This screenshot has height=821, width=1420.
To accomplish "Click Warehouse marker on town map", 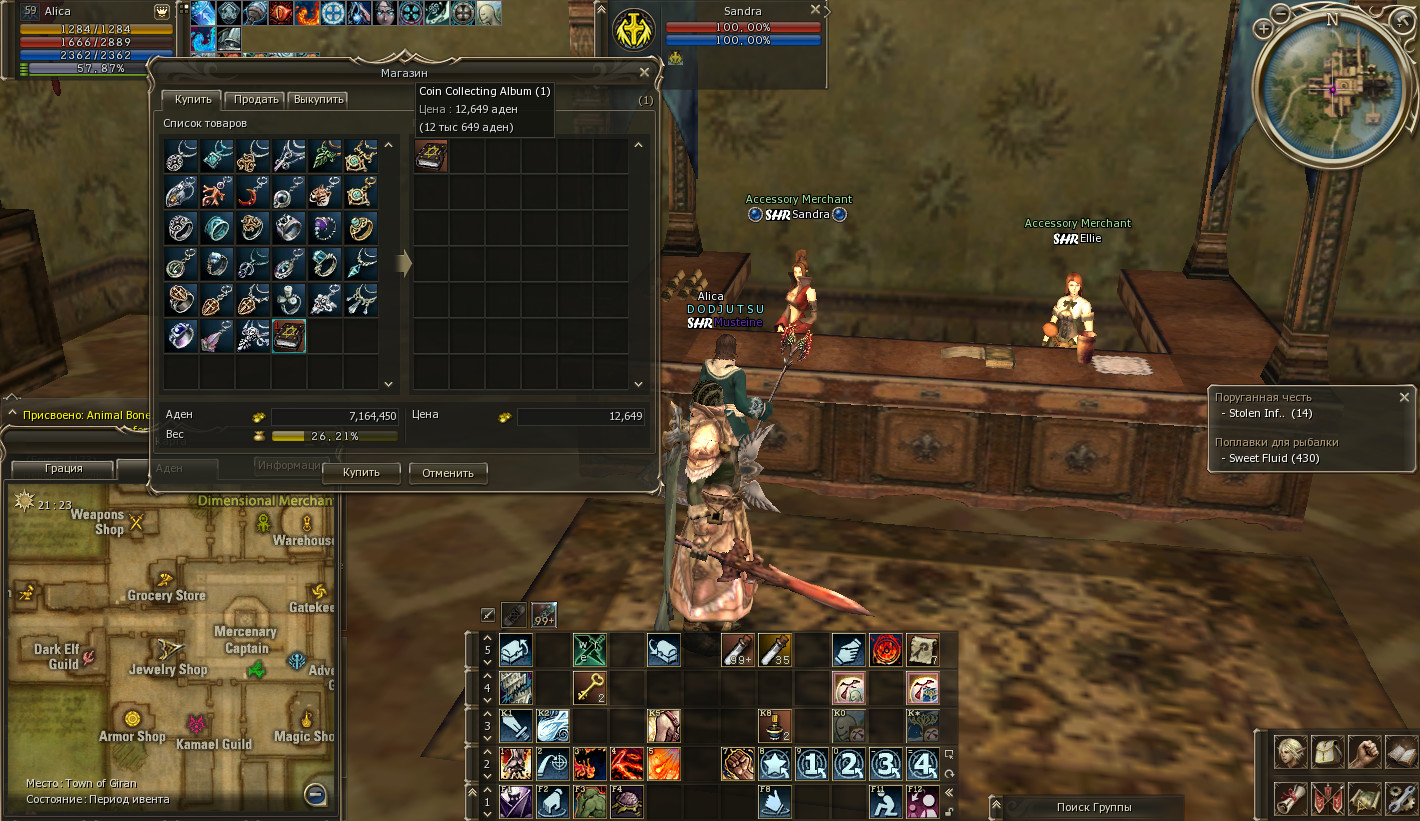I will click(x=306, y=524).
